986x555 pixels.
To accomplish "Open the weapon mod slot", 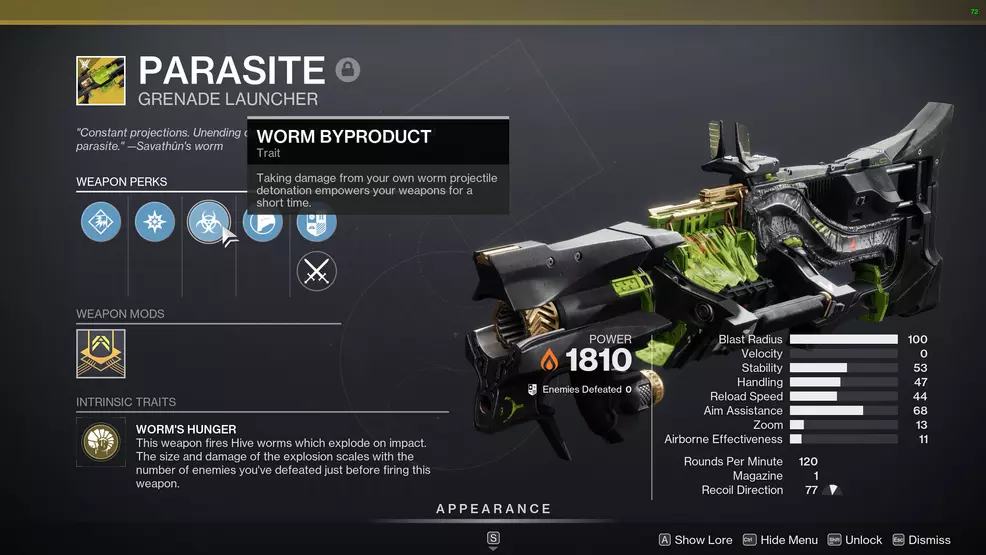I will pyautogui.click(x=101, y=354).
